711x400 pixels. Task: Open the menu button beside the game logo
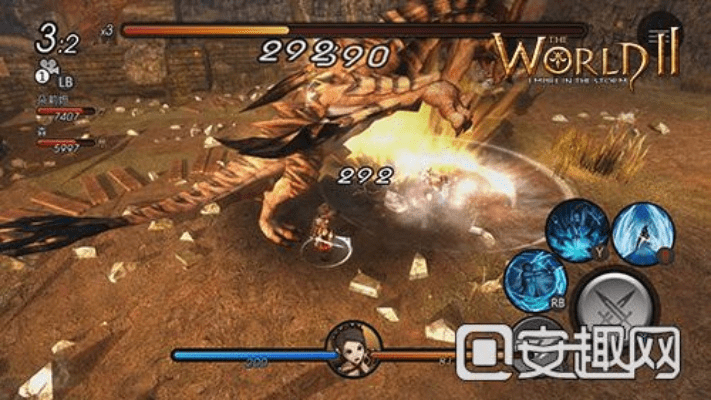point(660,36)
